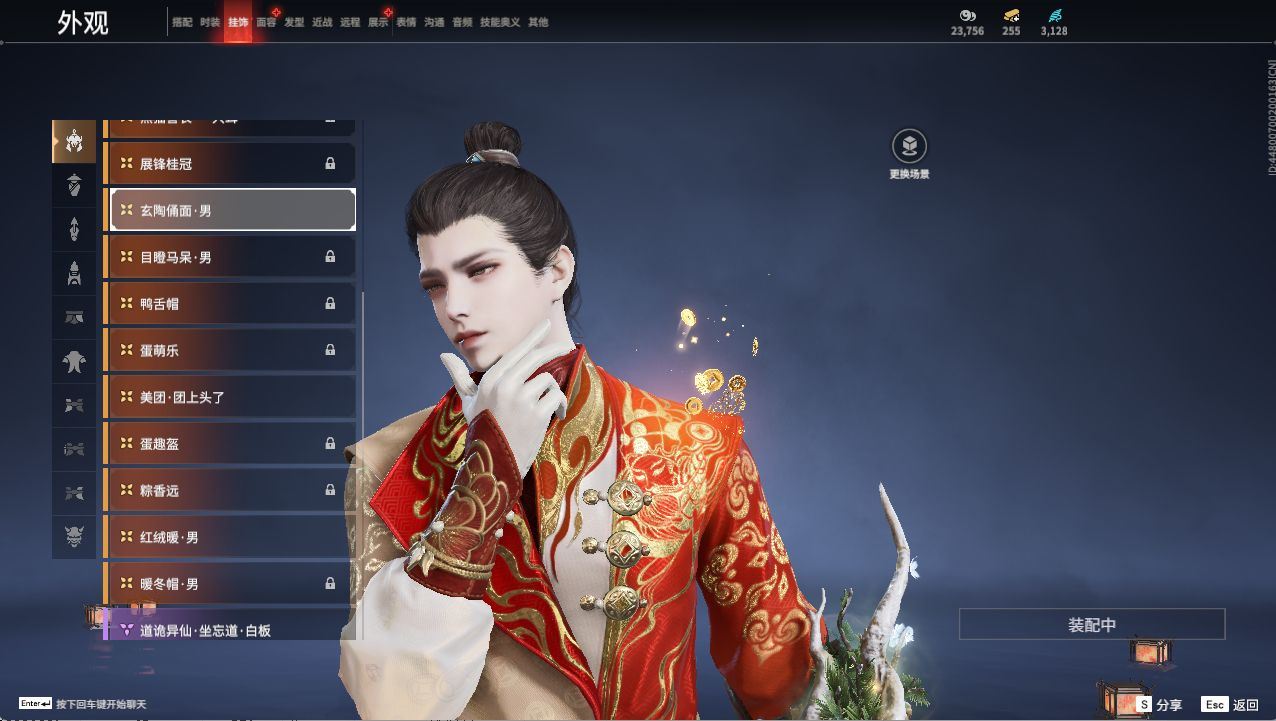Click the 更换场景 scene change icon
1276x721 pixels.
coord(909,148)
